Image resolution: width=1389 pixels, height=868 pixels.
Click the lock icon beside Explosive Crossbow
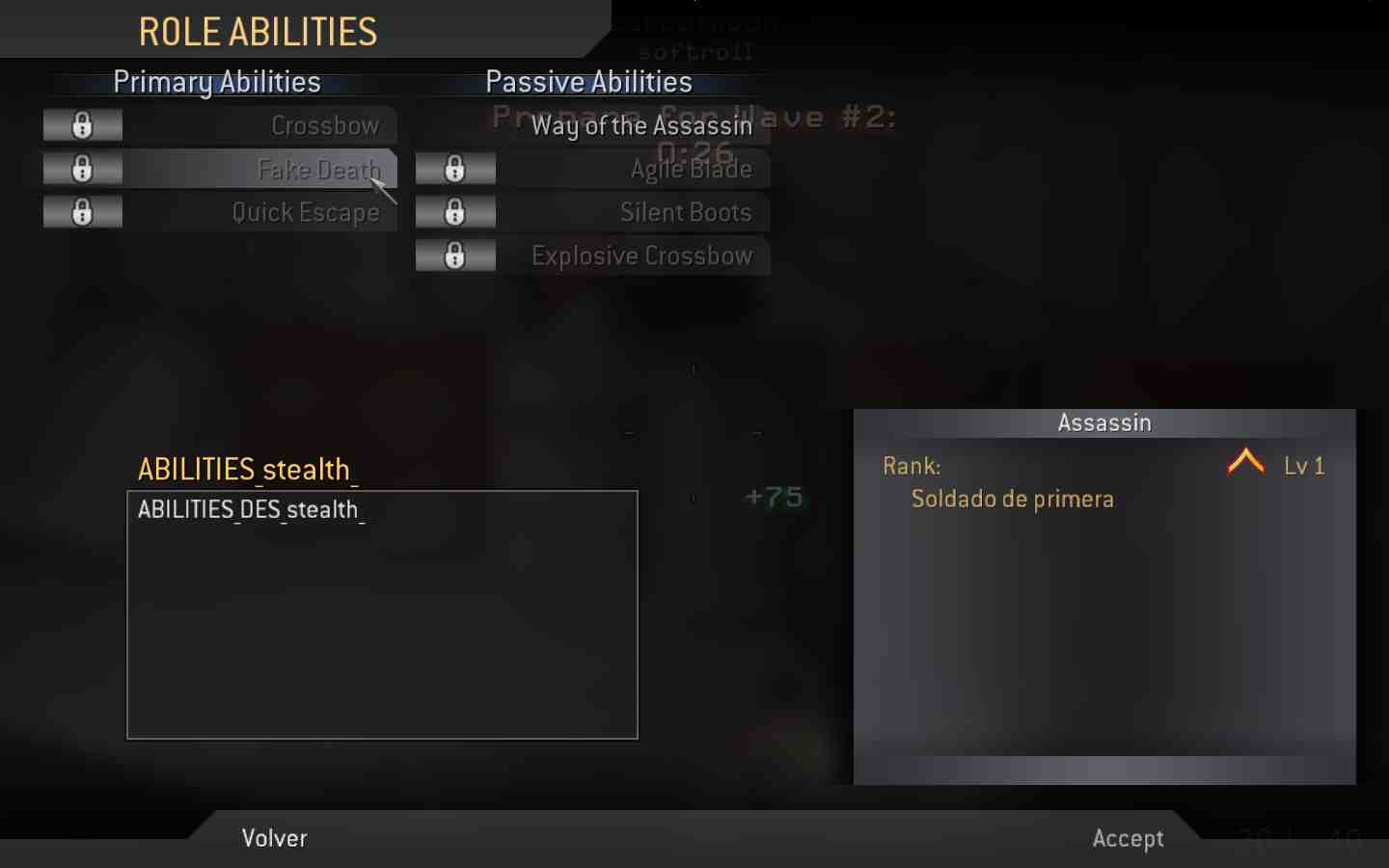pyautogui.click(x=455, y=255)
